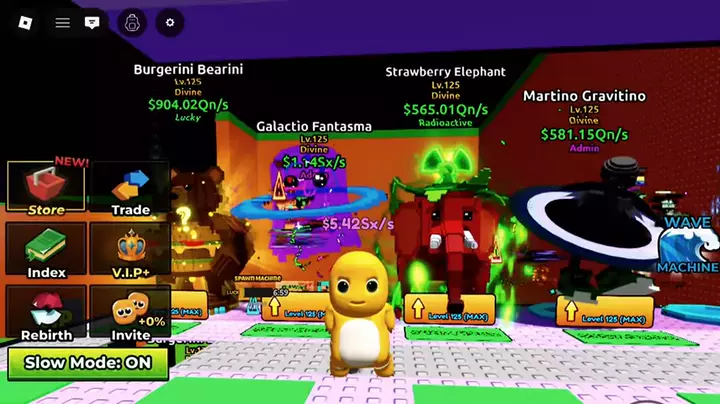Open the Store menu
This screenshot has height=404, width=720.
click(x=46, y=189)
